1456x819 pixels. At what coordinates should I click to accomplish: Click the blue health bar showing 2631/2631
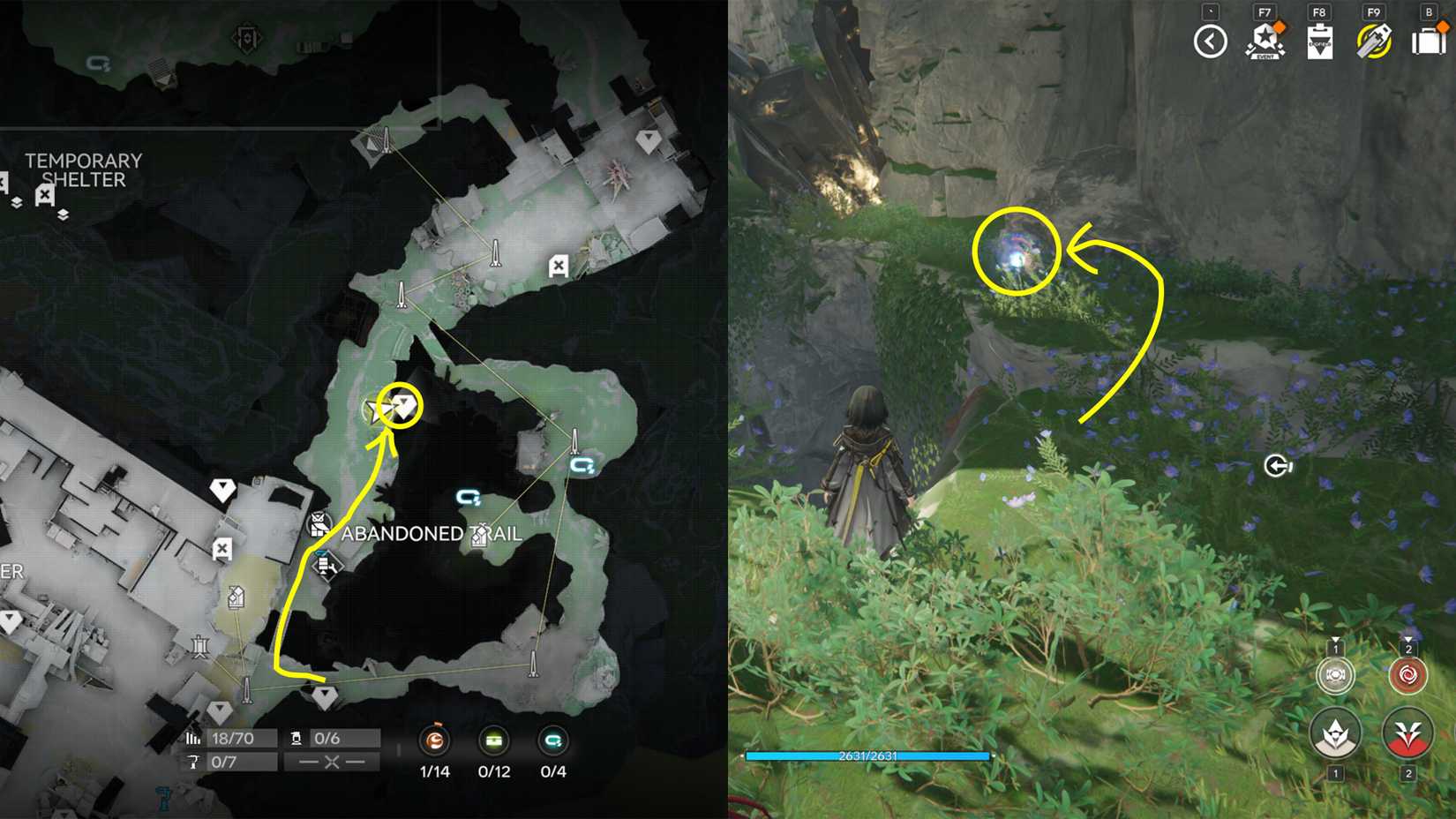point(867,756)
